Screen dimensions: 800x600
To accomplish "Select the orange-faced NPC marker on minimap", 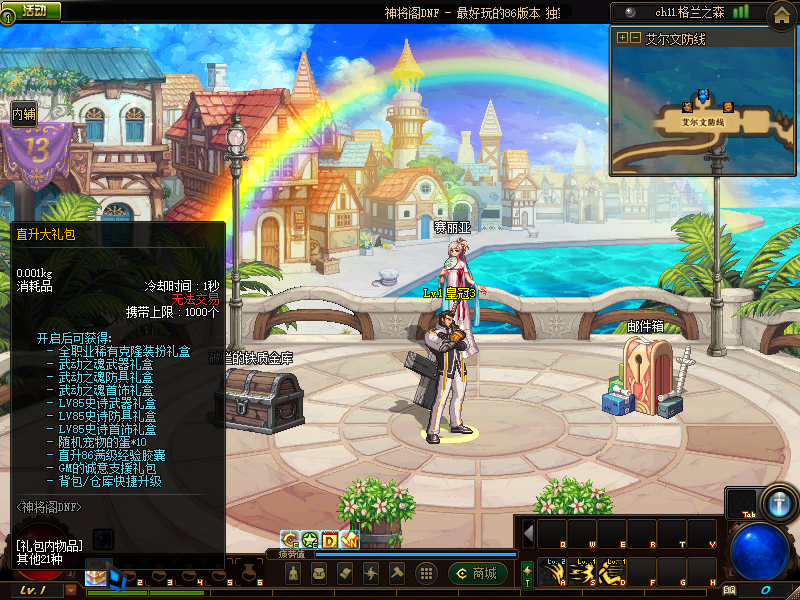I will click(727, 106).
